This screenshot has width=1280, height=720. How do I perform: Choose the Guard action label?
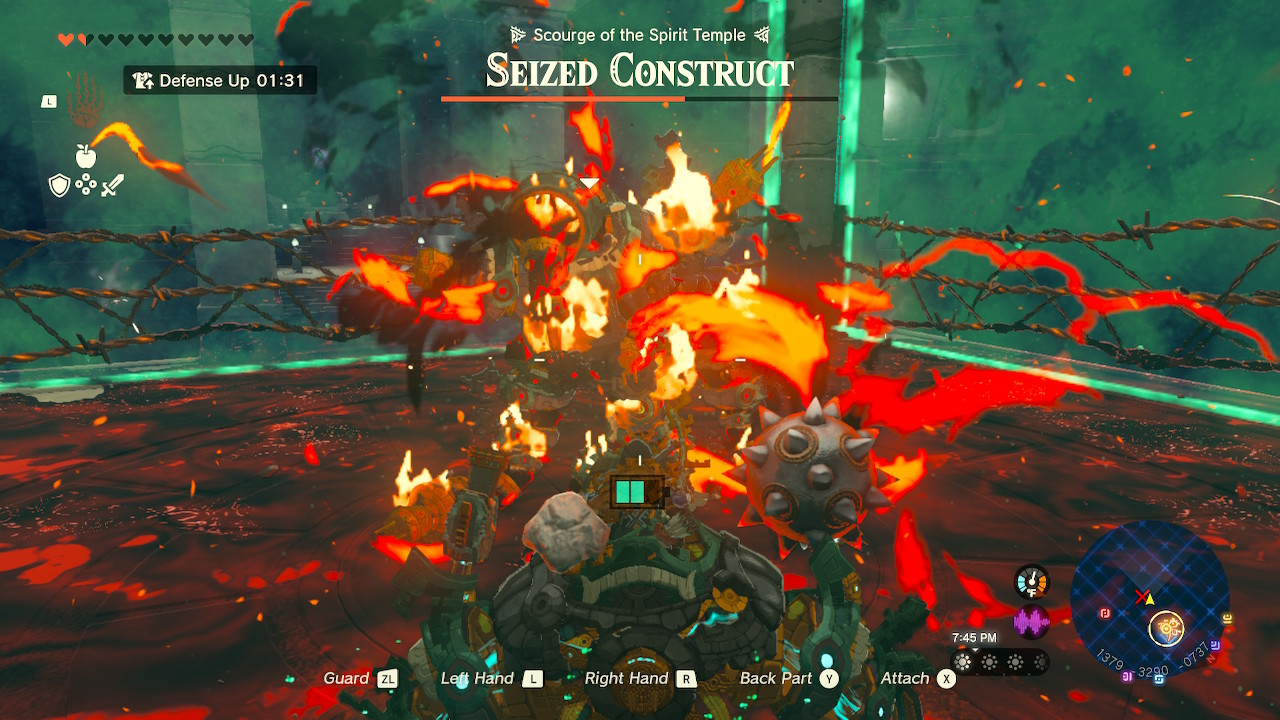tap(346, 678)
